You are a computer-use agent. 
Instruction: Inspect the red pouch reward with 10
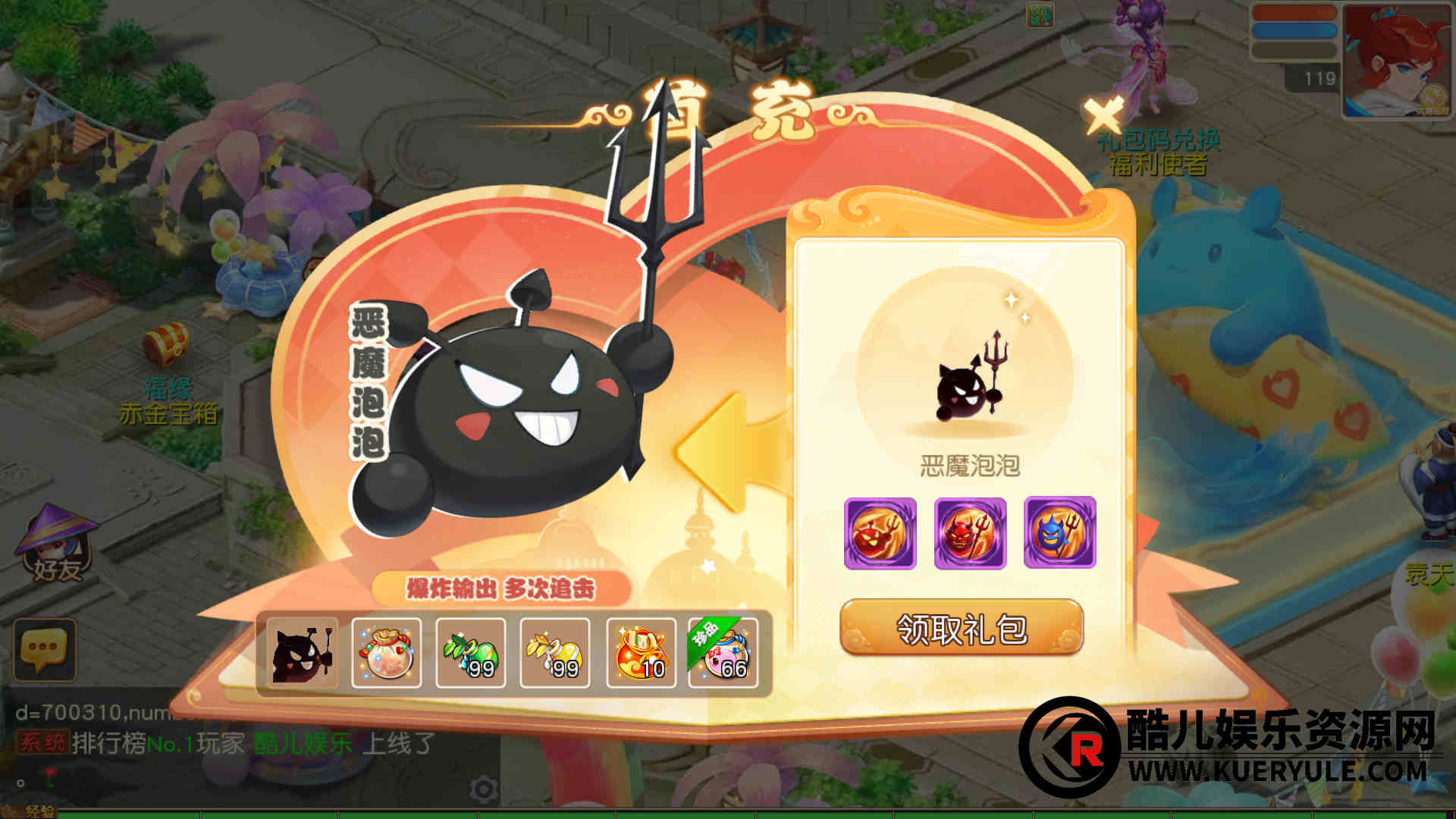tap(641, 653)
